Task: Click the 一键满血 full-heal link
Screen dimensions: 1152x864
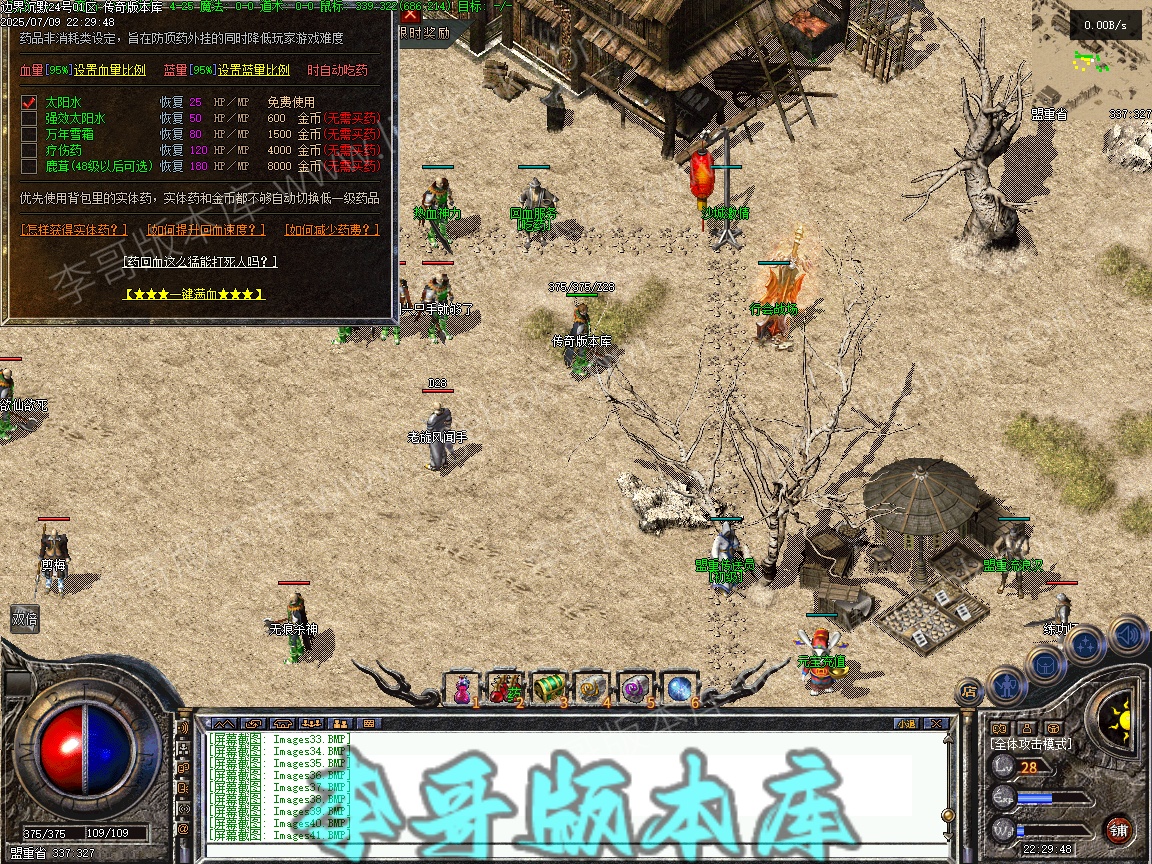Action: [195, 295]
